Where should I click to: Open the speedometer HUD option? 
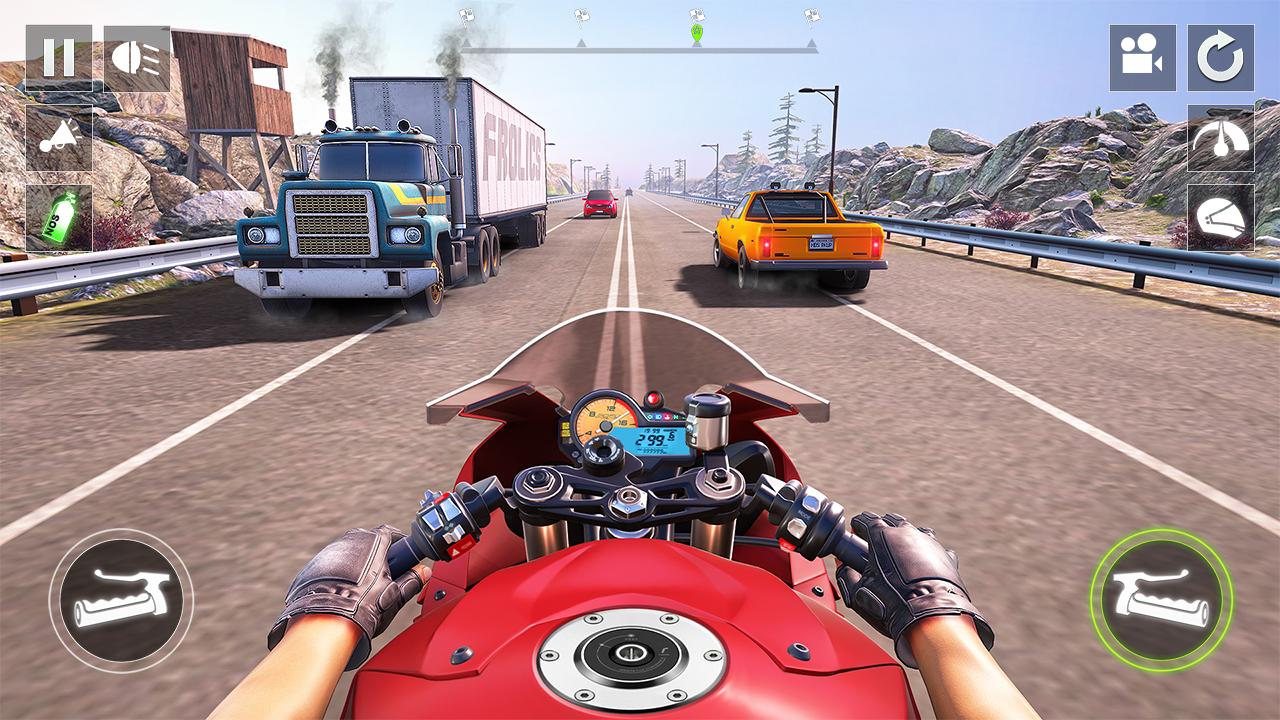[1219, 139]
